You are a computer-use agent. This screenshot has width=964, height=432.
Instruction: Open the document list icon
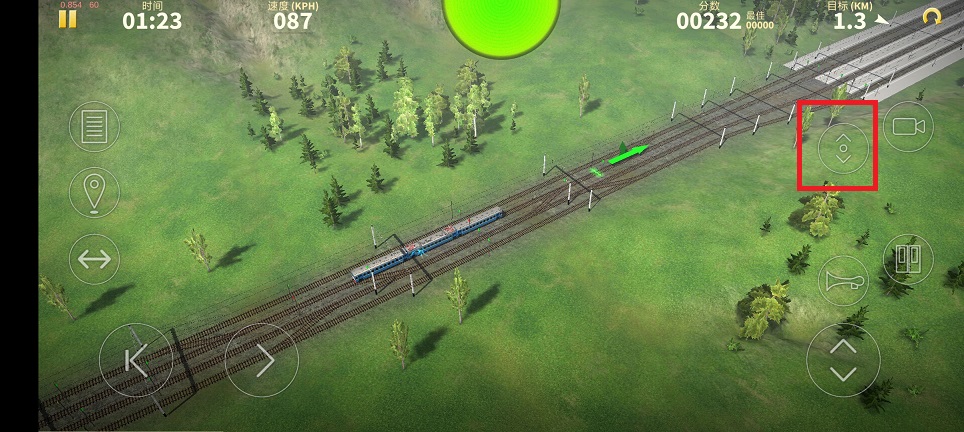click(94, 127)
